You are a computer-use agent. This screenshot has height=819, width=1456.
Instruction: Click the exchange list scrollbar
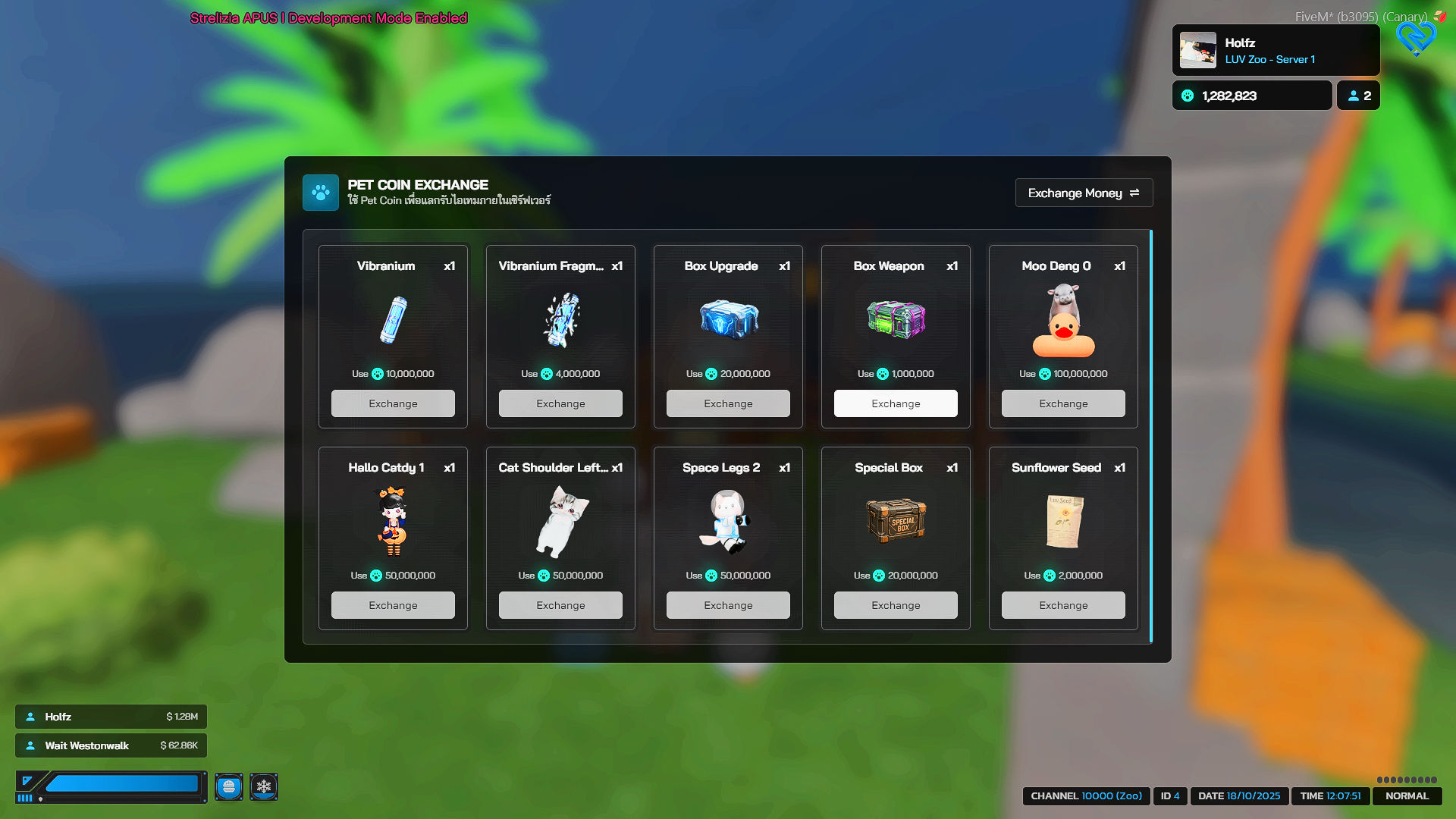click(1150, 437)
